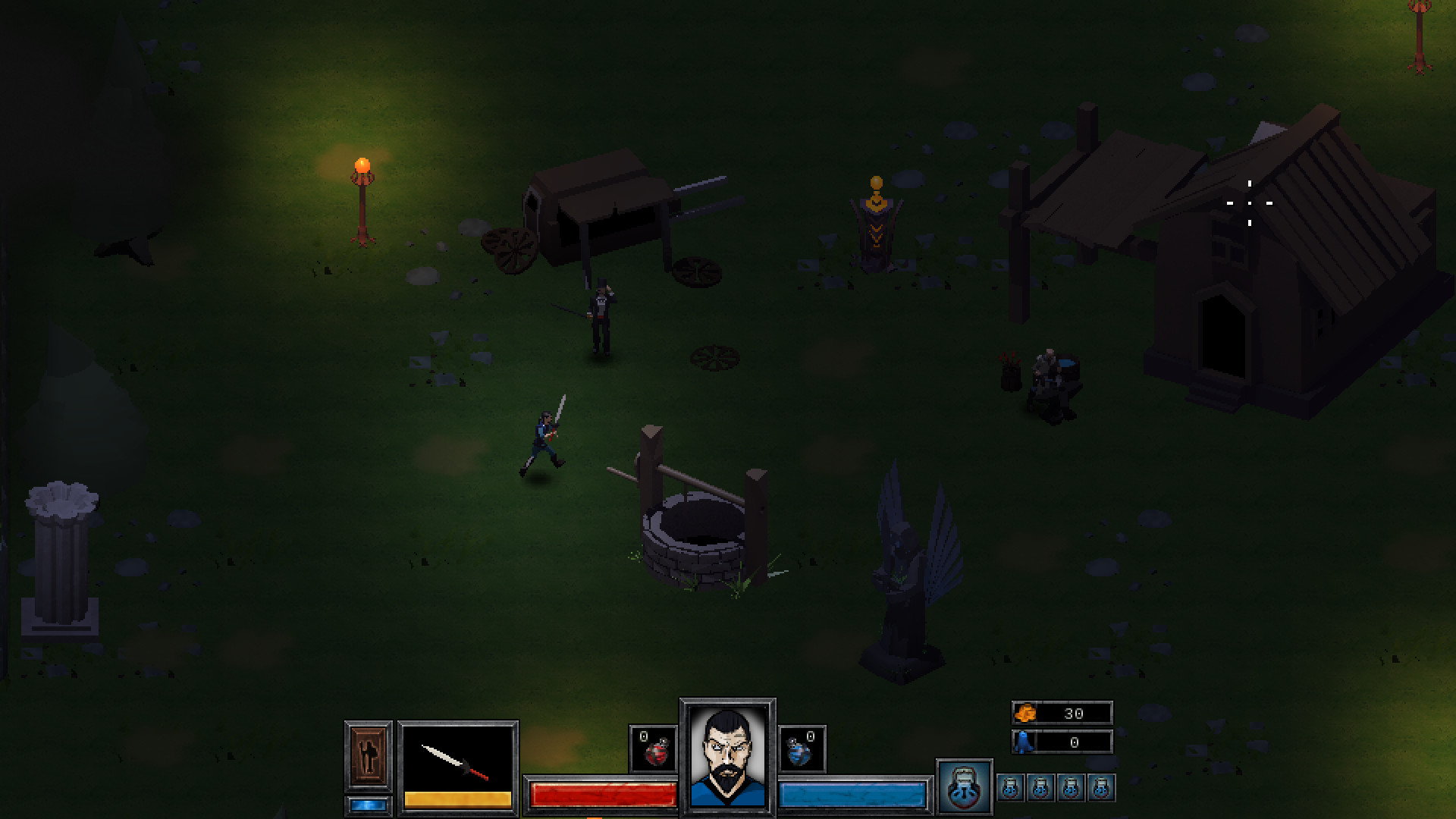The height and width of the screenshot is (819, 1456).
Task: Click the red health bar
Action: (601, 795)
